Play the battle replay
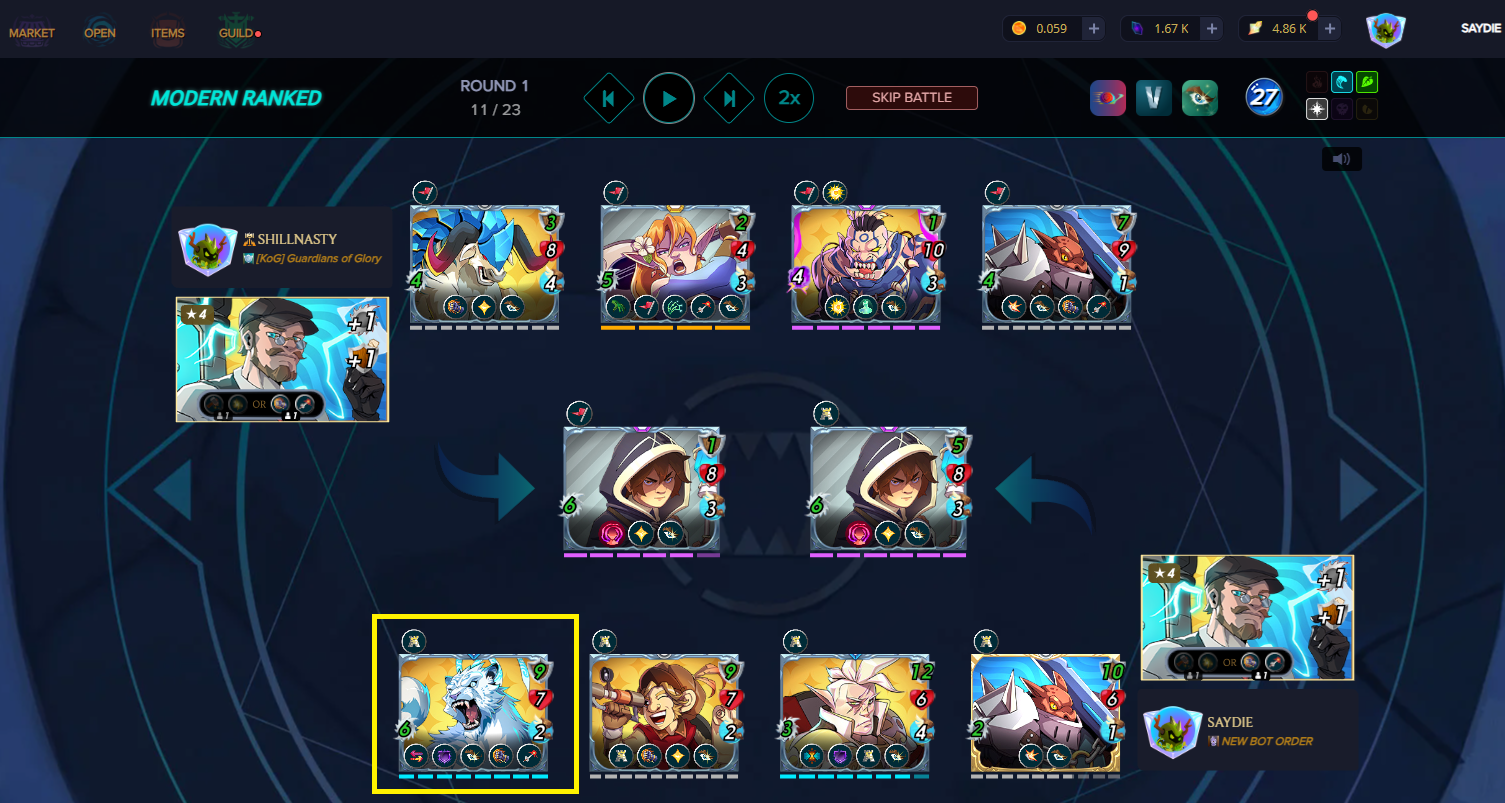Viewport: 1505px width, 803px height. click(x=669, y=98)
